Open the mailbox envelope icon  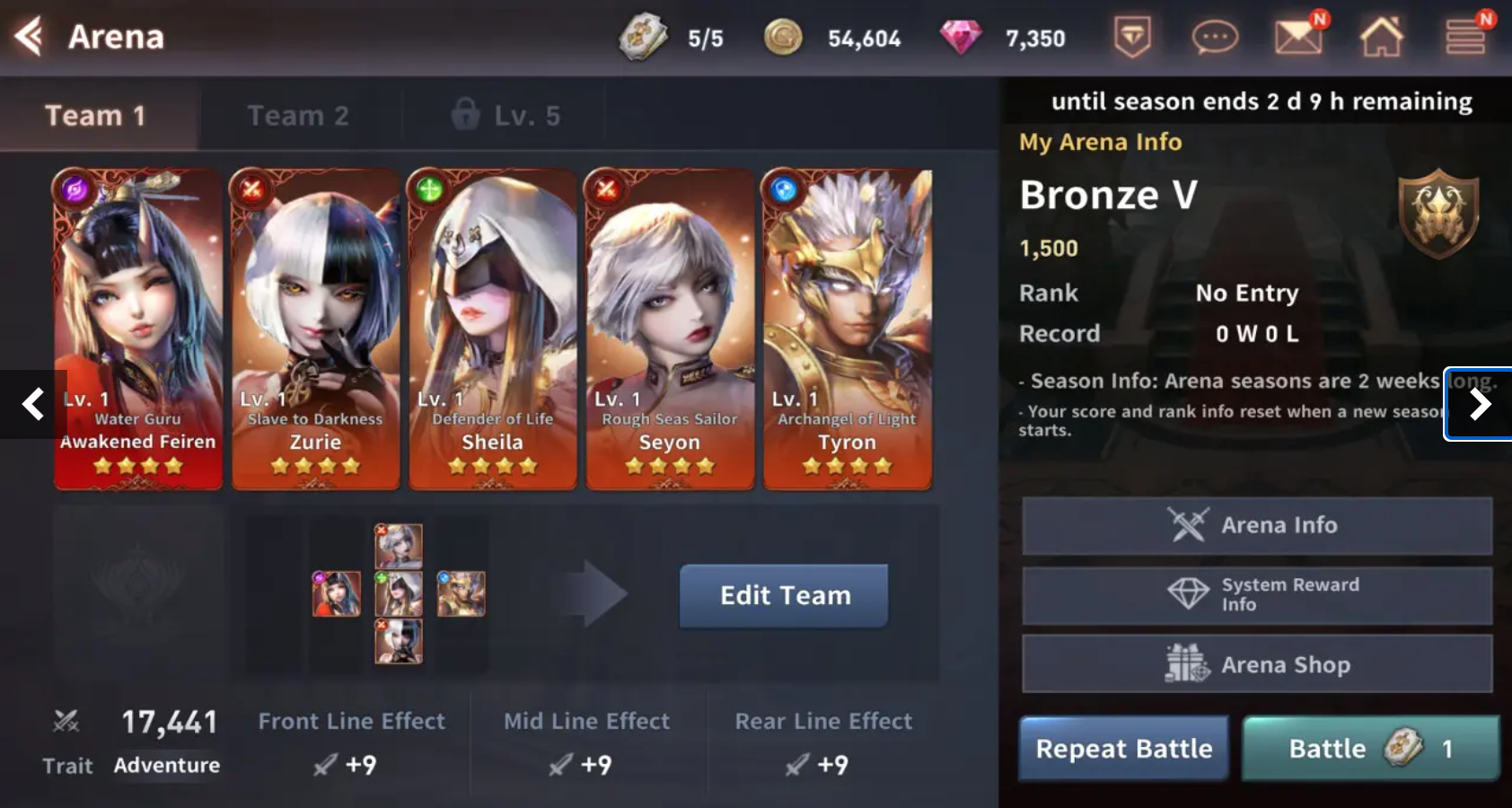coord(1297,38)
